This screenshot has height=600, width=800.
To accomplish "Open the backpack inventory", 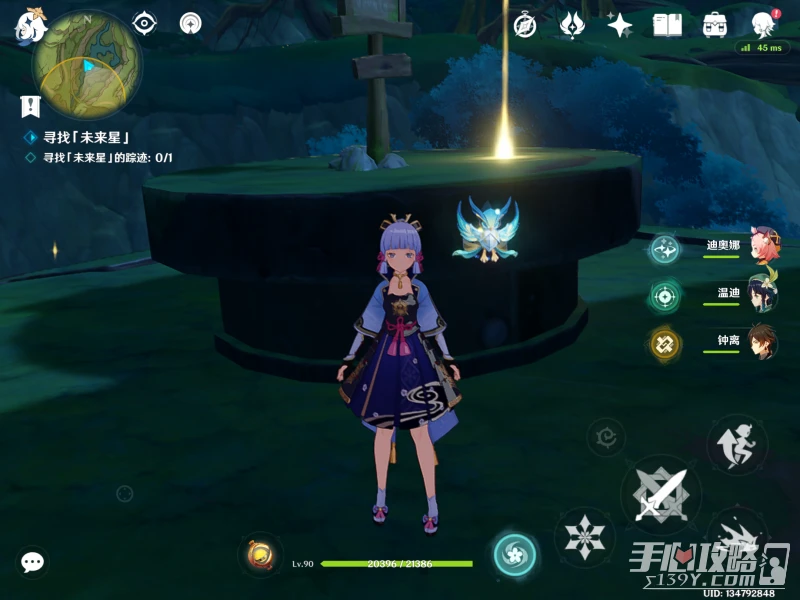I will click(715, 25).
